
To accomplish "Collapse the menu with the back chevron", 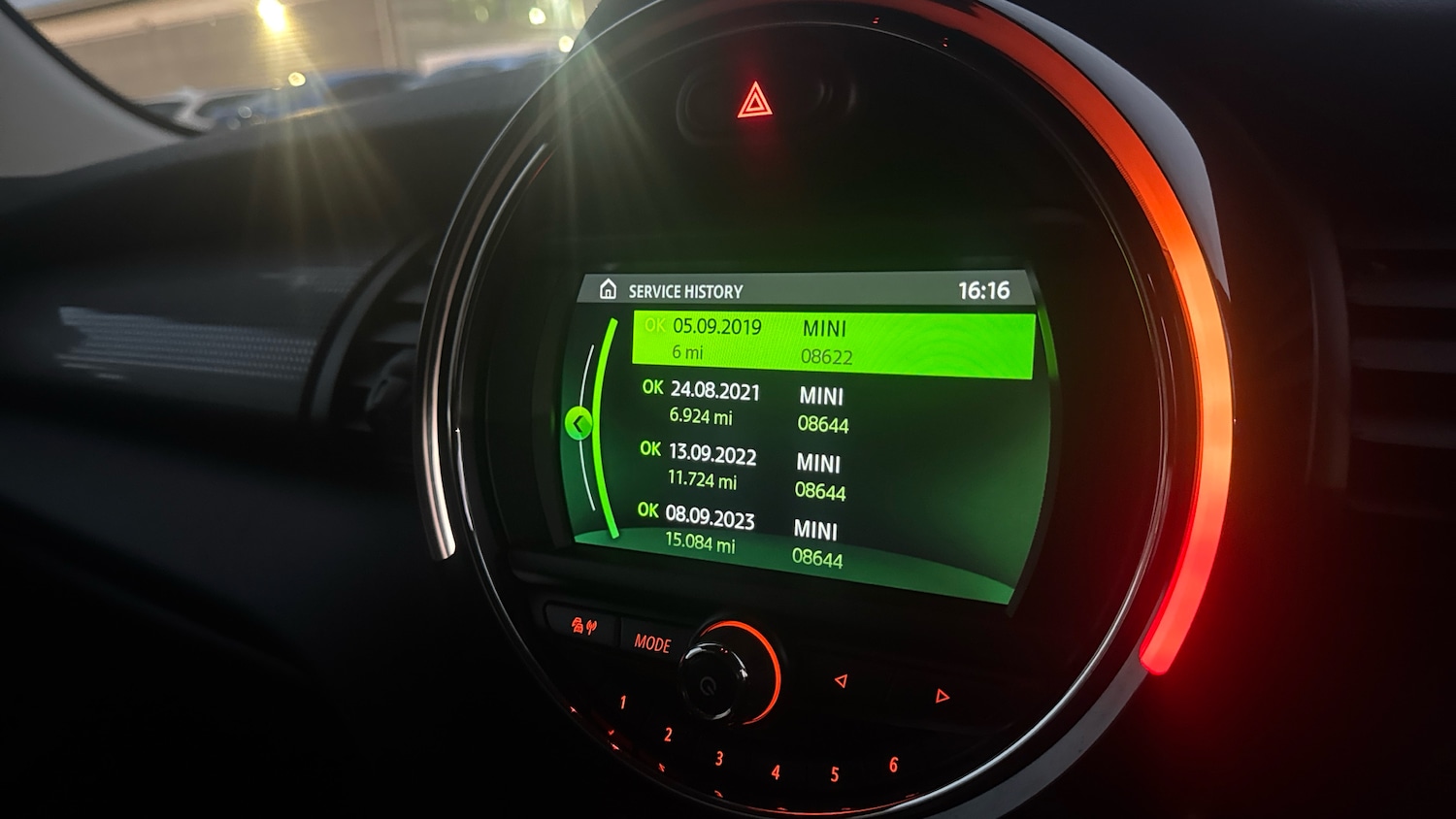I will [579, 424].
